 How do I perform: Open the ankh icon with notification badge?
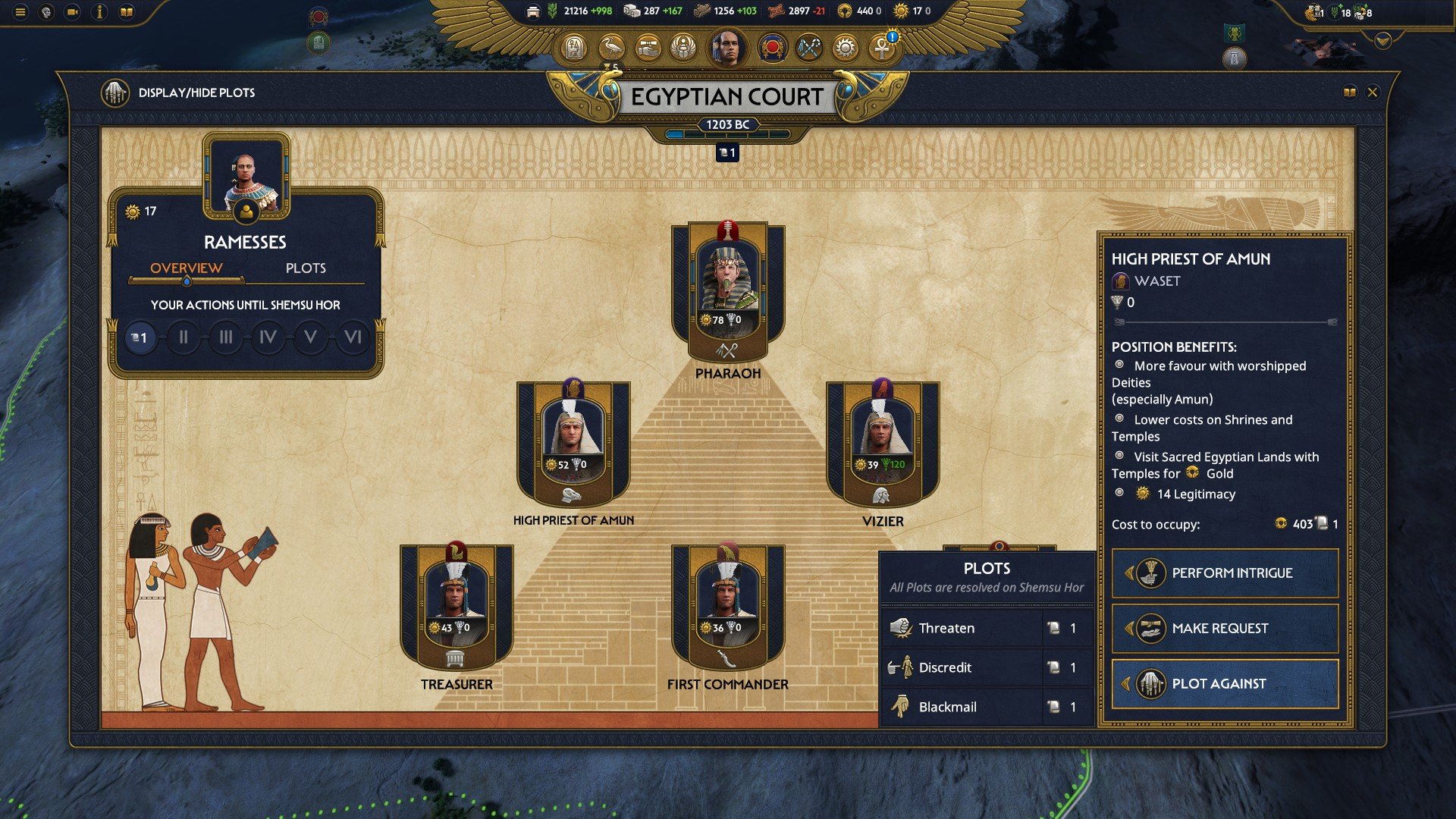tap(882, 48)
